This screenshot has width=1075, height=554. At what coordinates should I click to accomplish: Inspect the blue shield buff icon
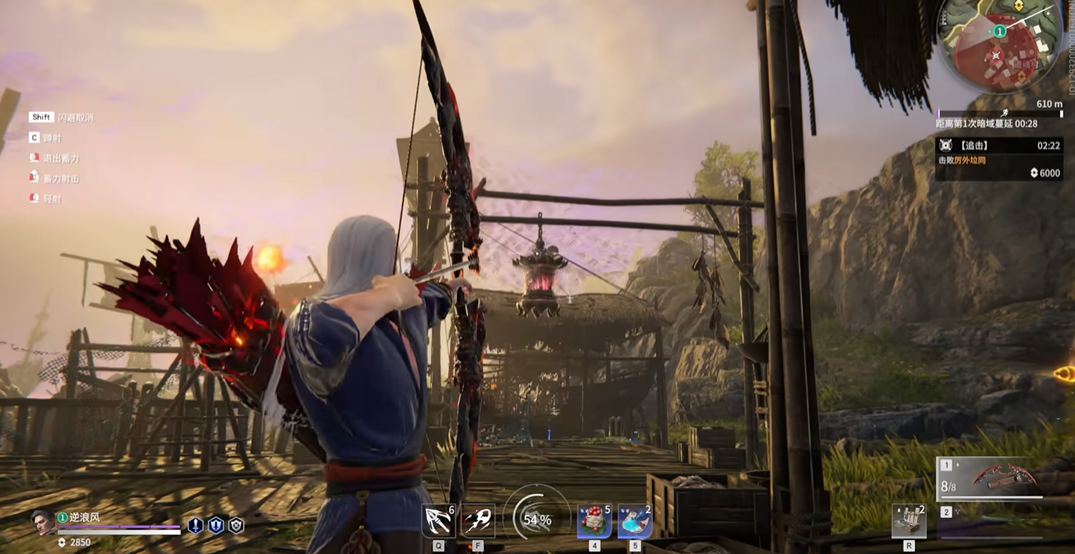click(x=216, y=524)
